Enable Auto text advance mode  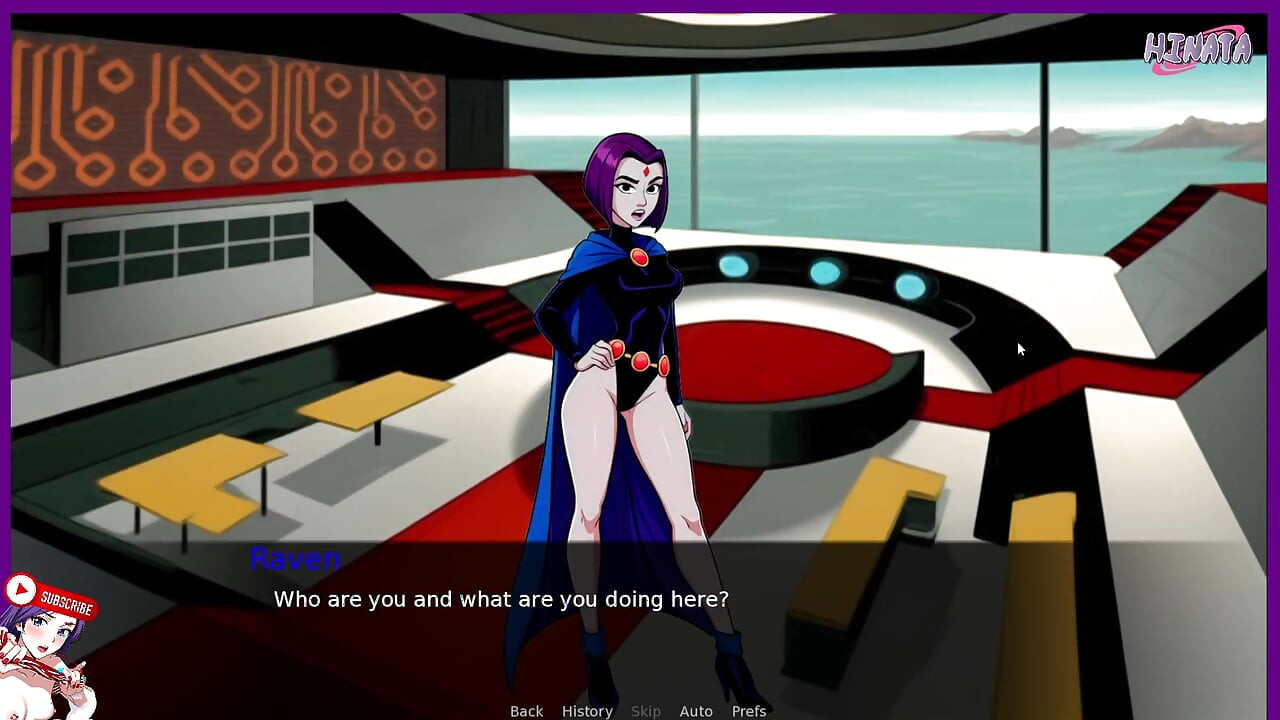point(696,711)
